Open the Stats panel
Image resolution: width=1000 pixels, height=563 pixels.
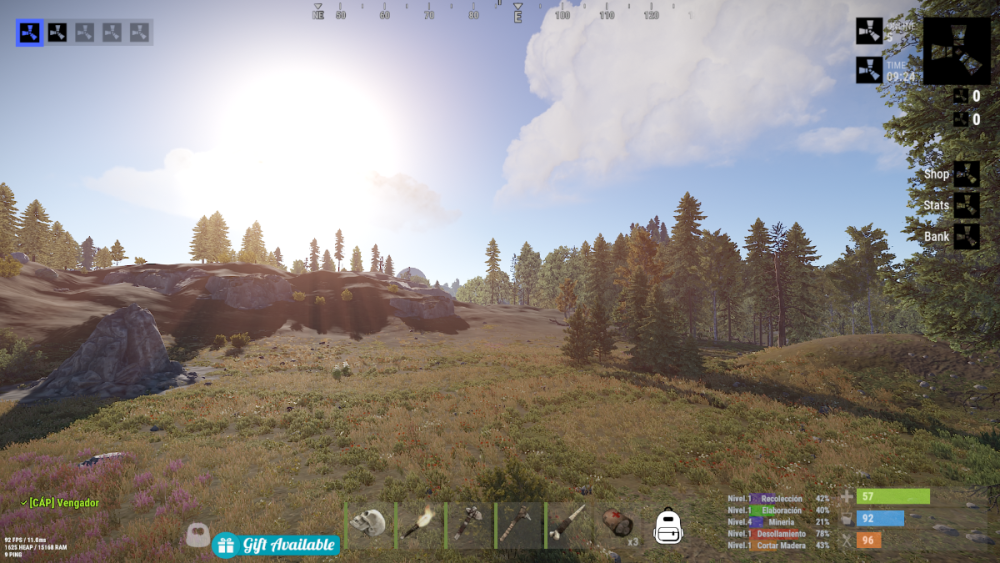[965, 205]
